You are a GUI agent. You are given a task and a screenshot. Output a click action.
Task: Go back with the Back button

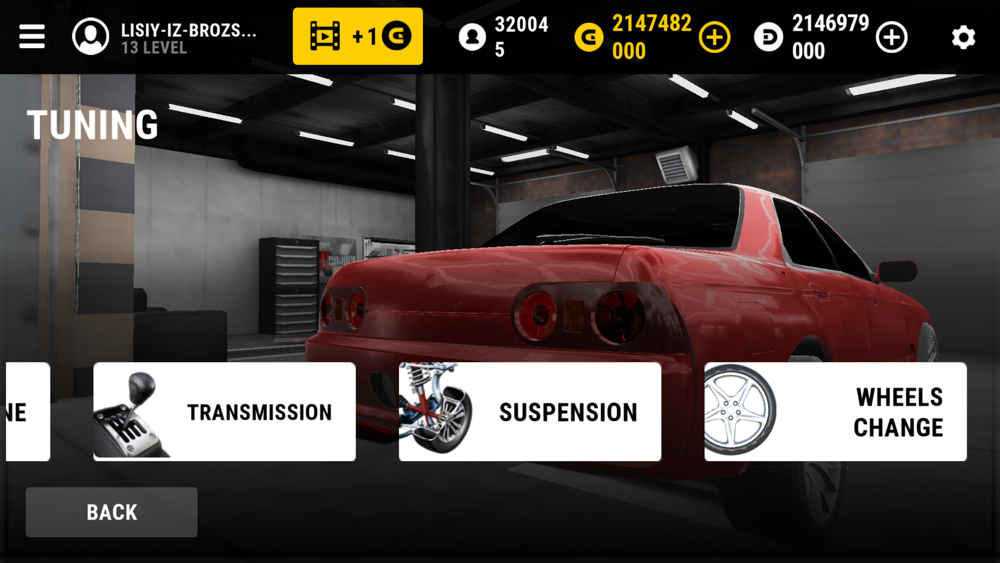[x=111, y=512]
